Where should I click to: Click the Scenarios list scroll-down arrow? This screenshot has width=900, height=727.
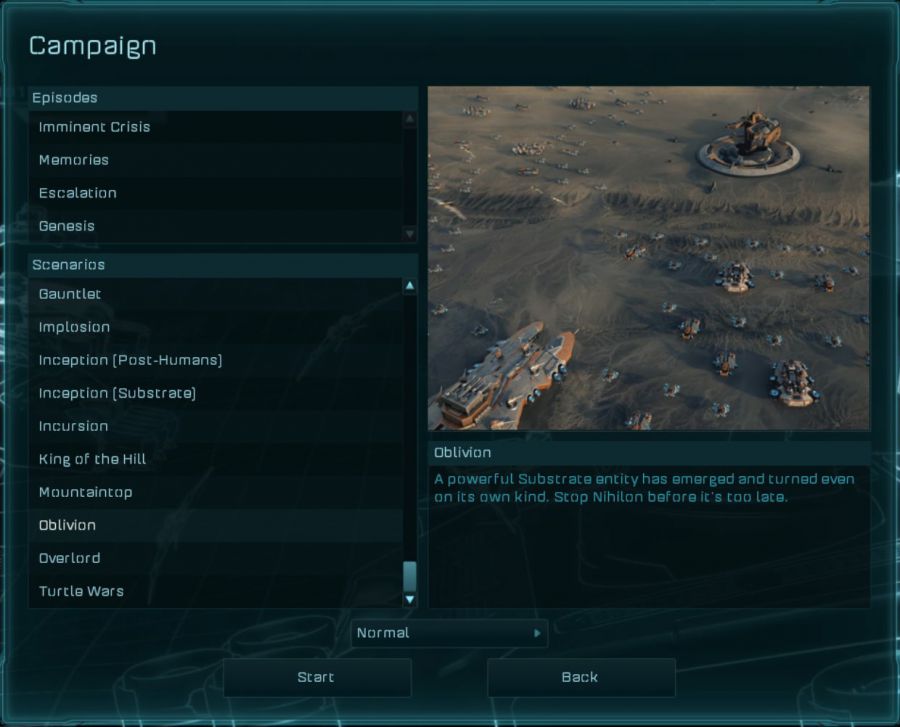click(x=409, y=599)
